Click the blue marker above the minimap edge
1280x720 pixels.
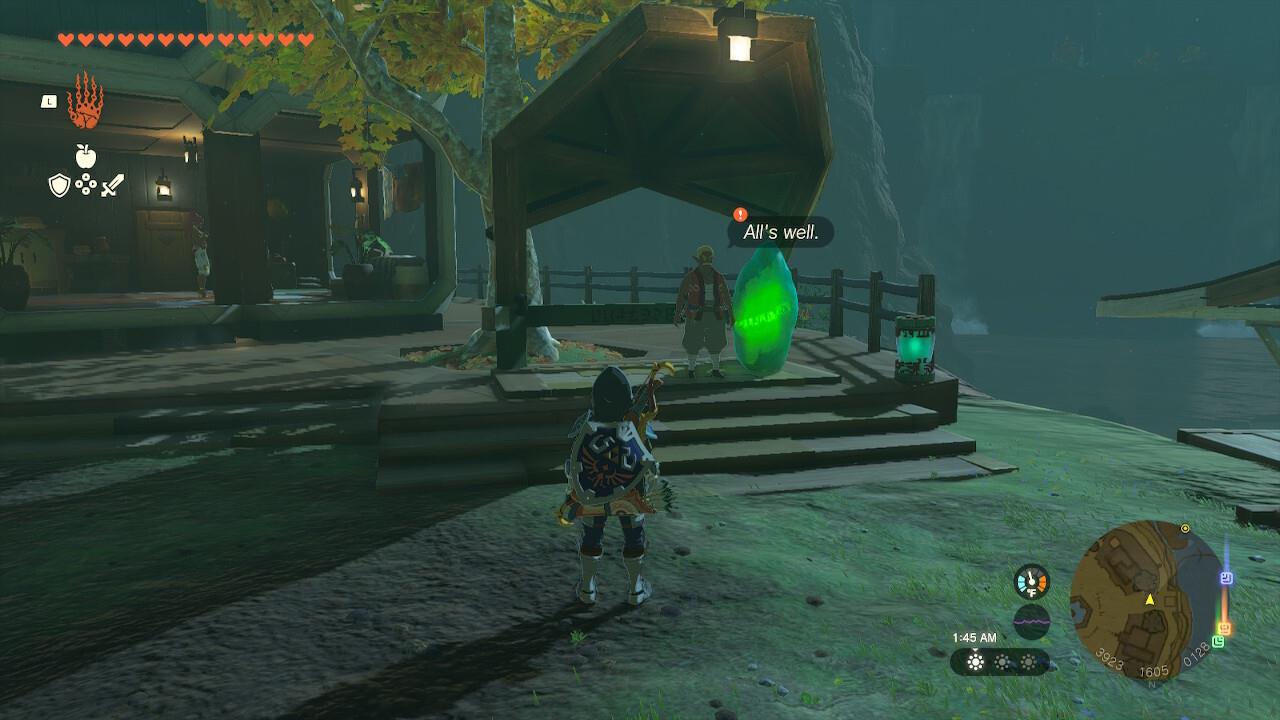click(1226, 577)
